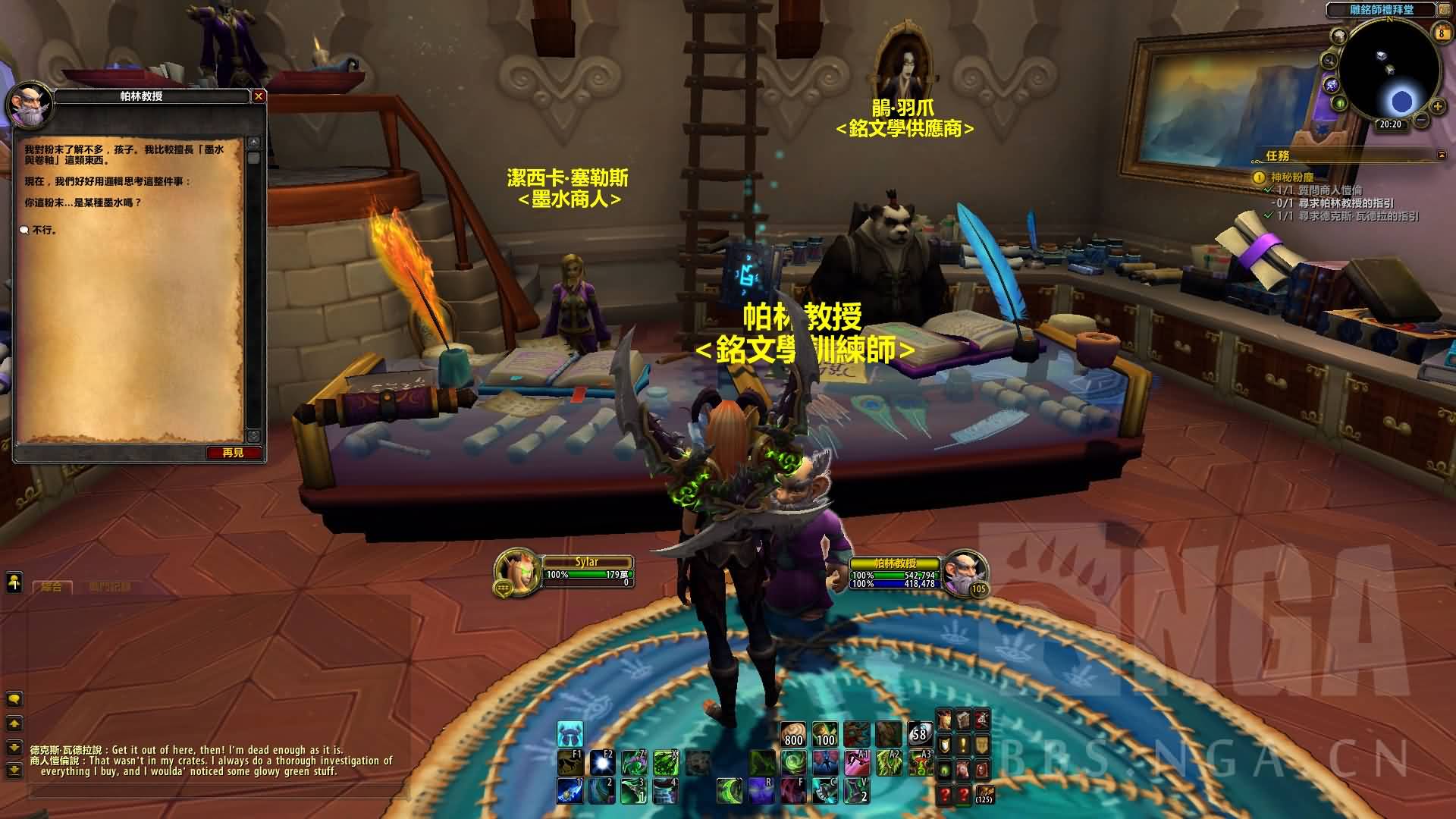Screen dimensions: 1456x819
Task: Close the 帕林教授 dialogue window
Action: 259,96
